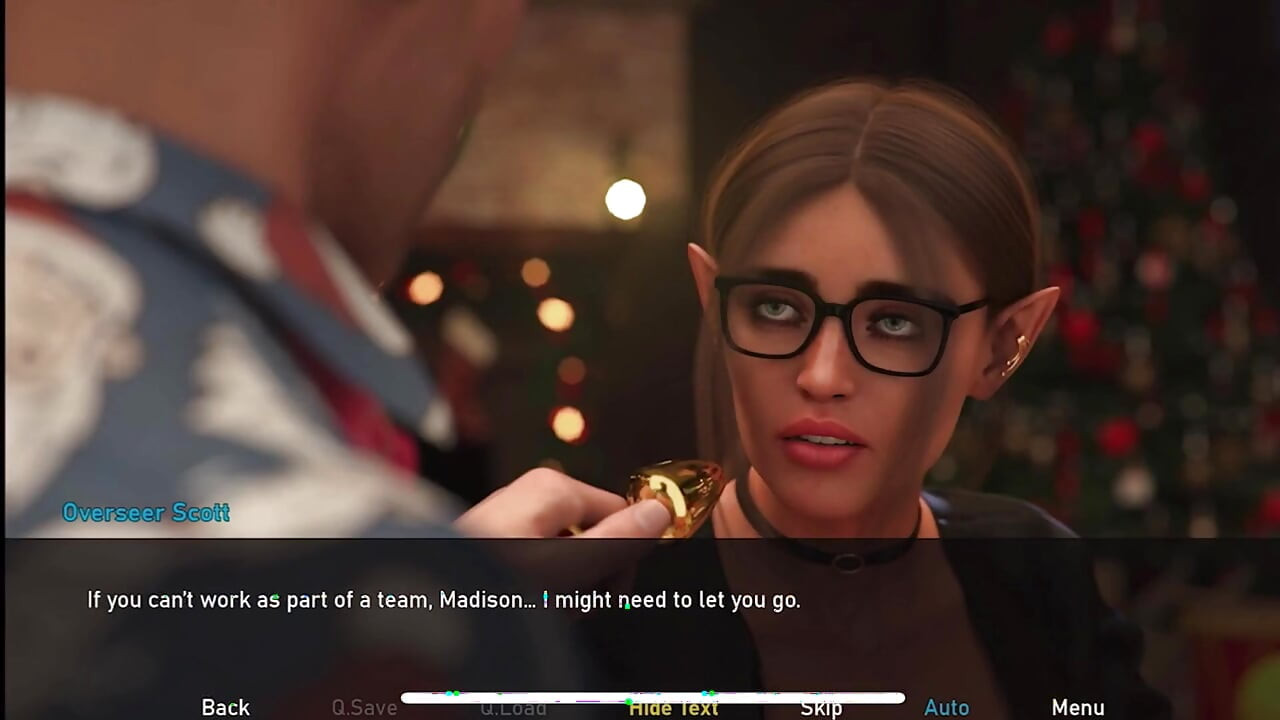Show text again via Hide Text
Screen dimensions: 1280x720
[673, 707]
